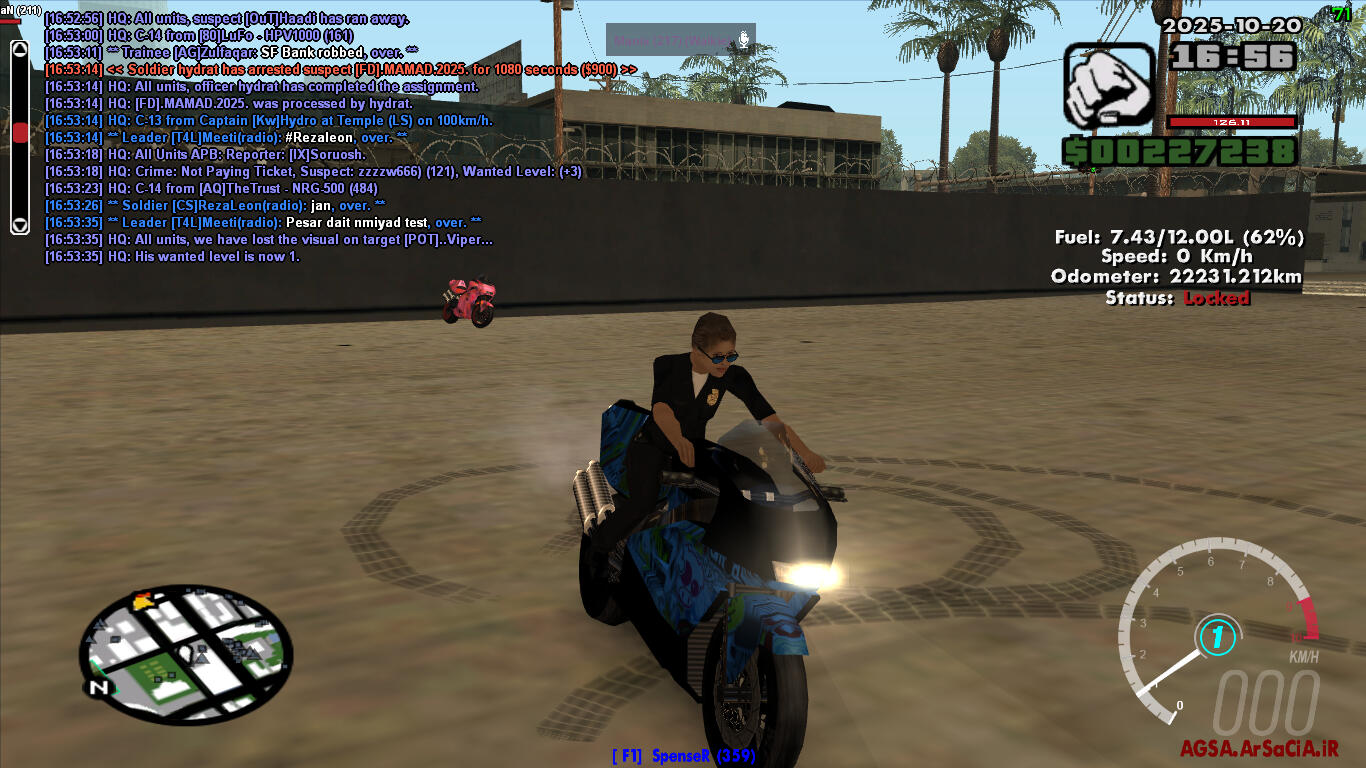Click the red chat scrollbar thumb
The image size is (1366, 768).
click(20, 134)
